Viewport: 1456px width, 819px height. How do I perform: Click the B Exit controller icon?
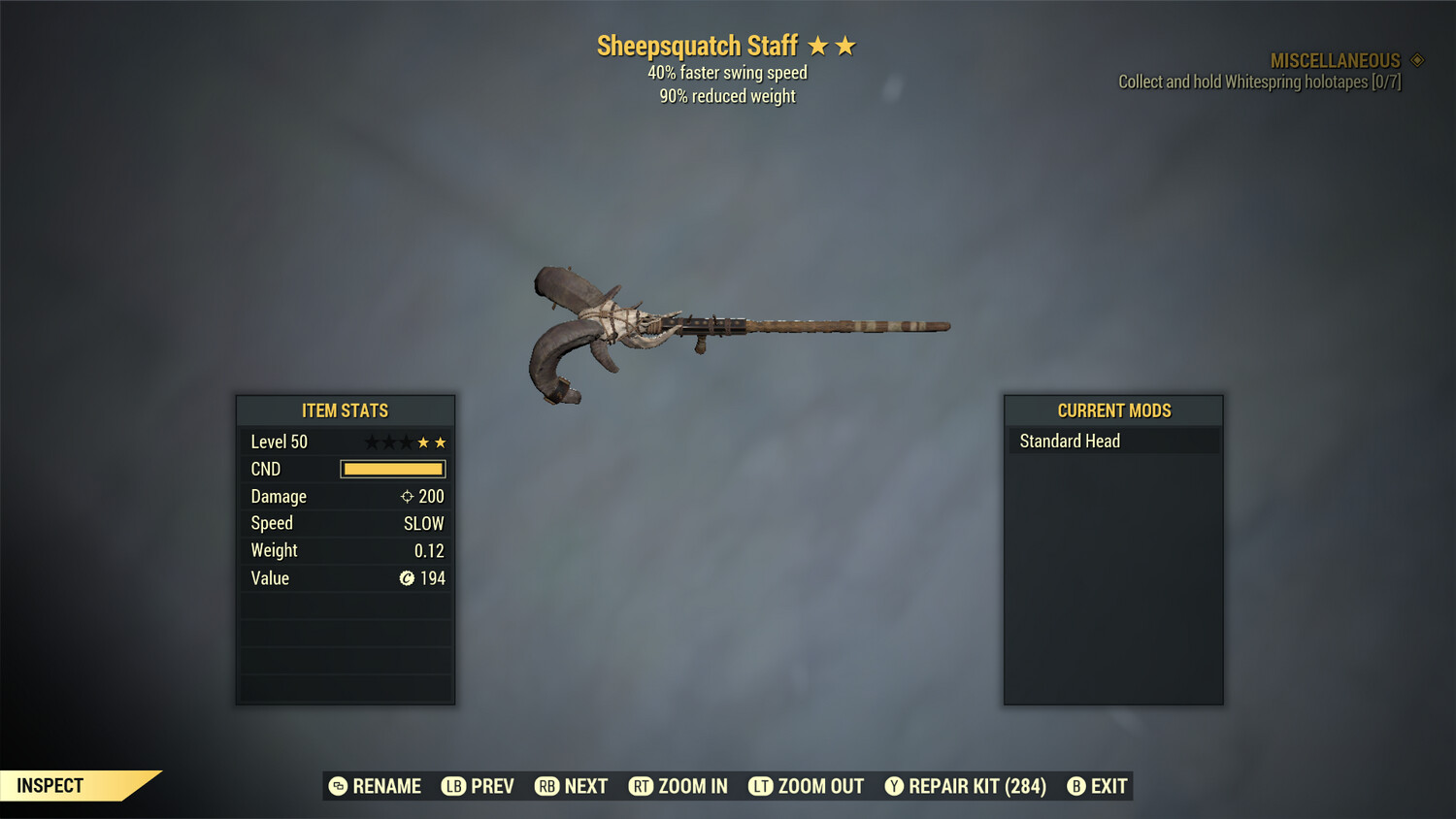point(1075,786)
